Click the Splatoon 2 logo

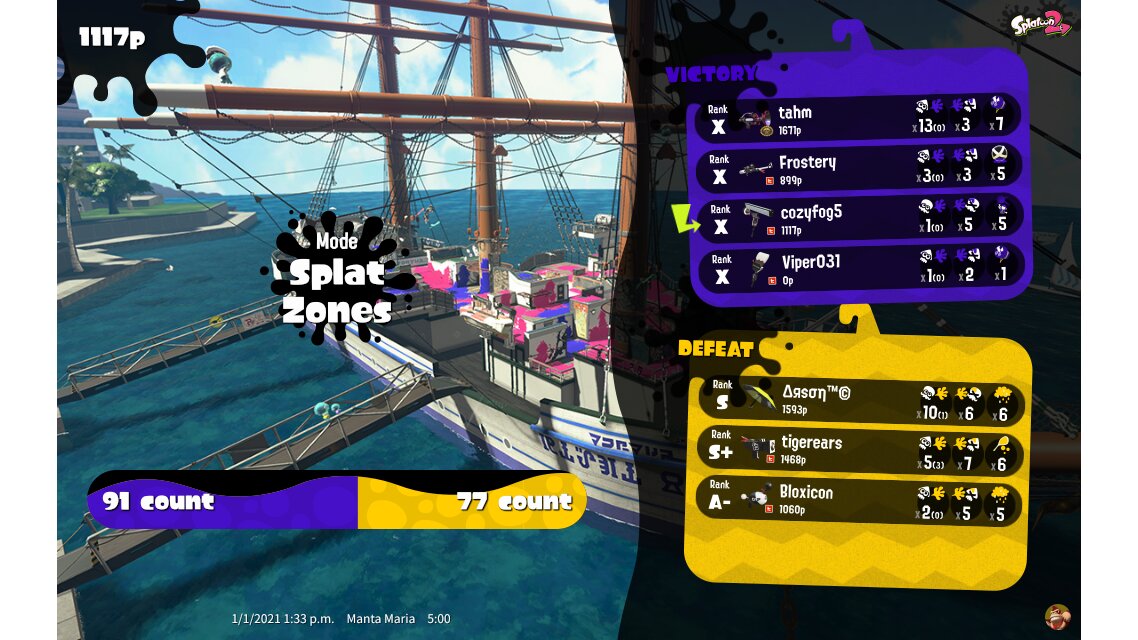[x=1041, y=23]
